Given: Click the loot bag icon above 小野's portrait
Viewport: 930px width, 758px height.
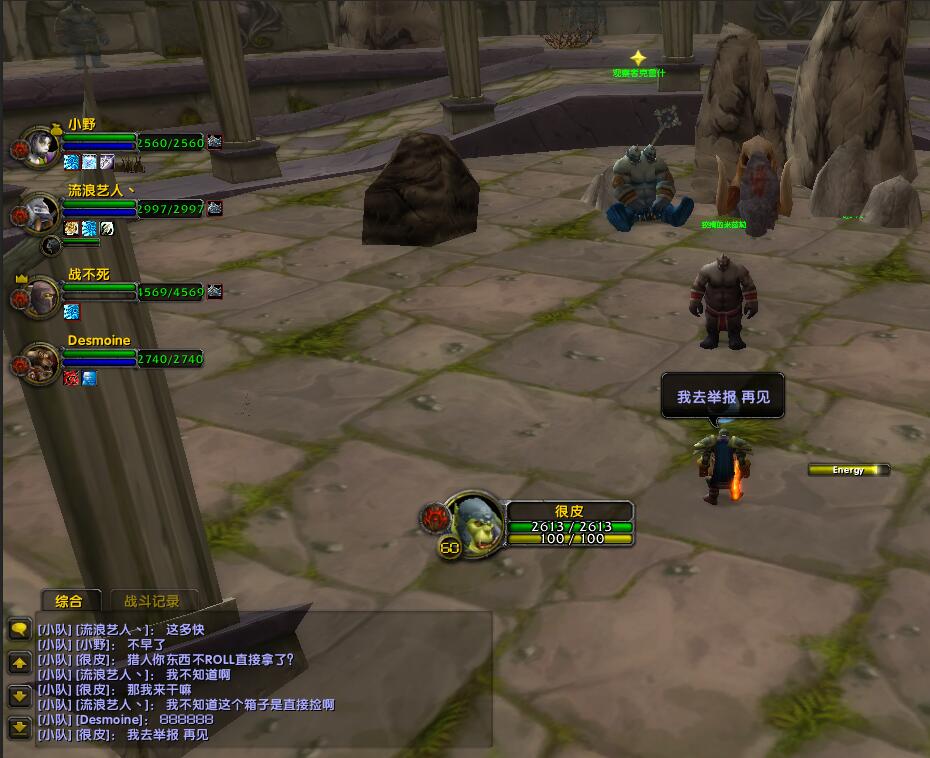Looking at the screenshot, I should tap(46, 128).
